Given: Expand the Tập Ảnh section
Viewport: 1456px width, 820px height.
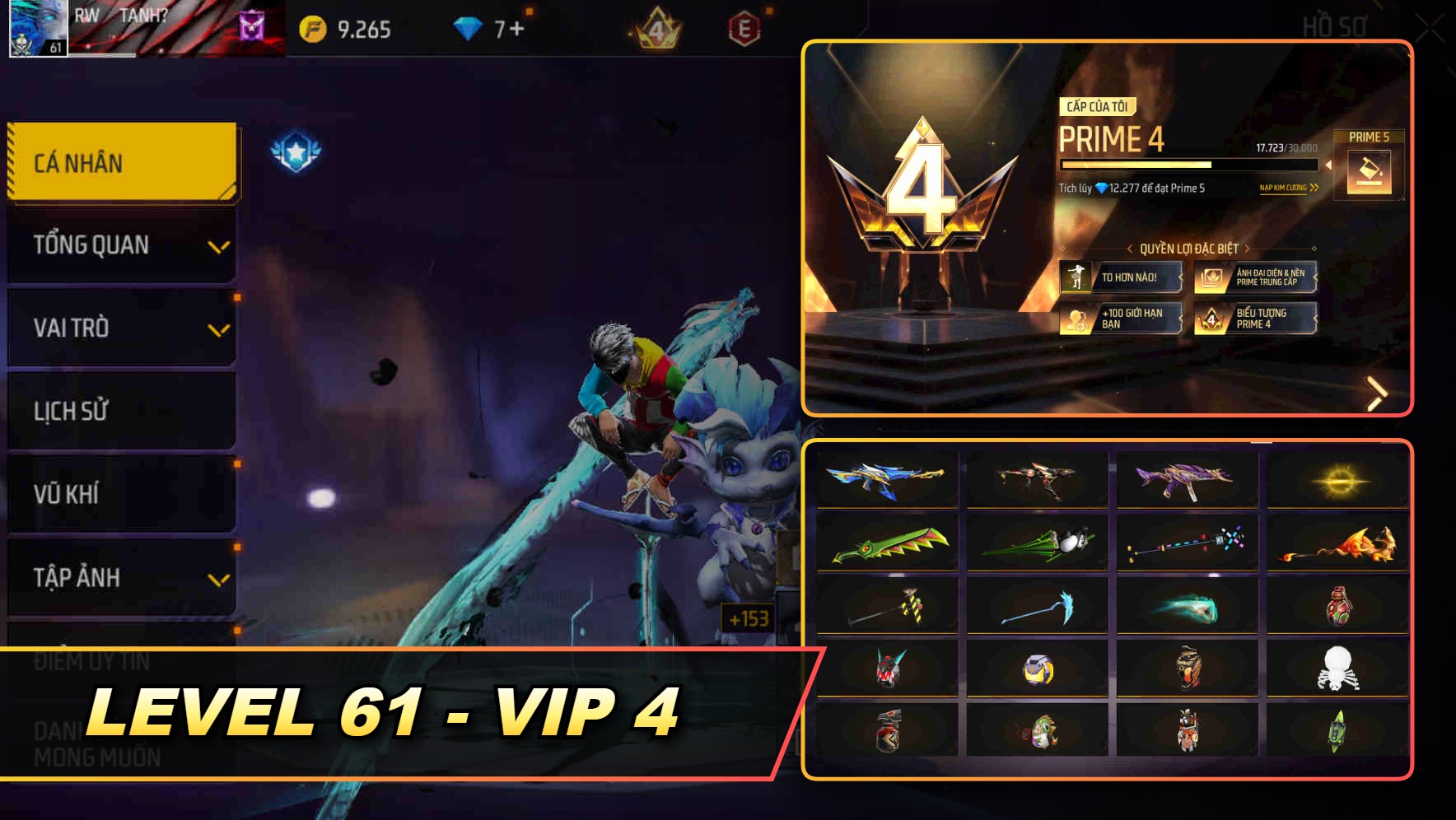Looking at the screenshot, I should pos(120,578).
